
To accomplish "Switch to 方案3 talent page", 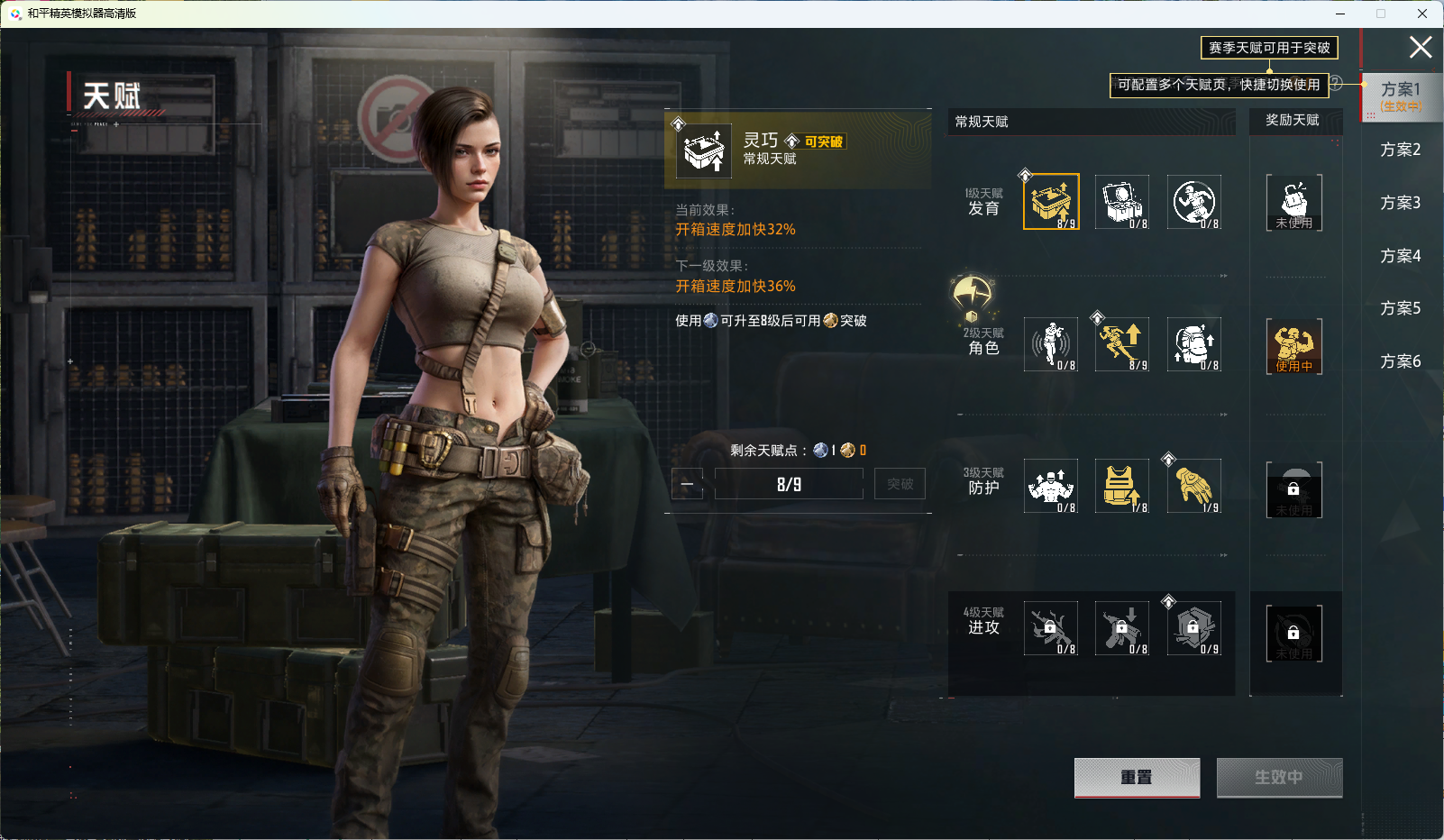I will pos(1400,203).
